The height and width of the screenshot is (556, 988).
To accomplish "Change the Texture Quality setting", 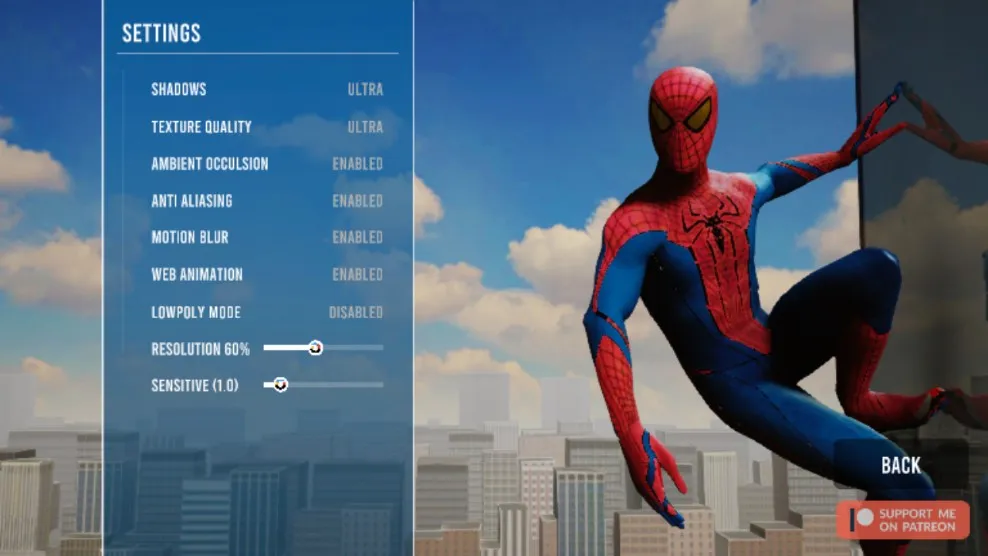I will [365, 127].
